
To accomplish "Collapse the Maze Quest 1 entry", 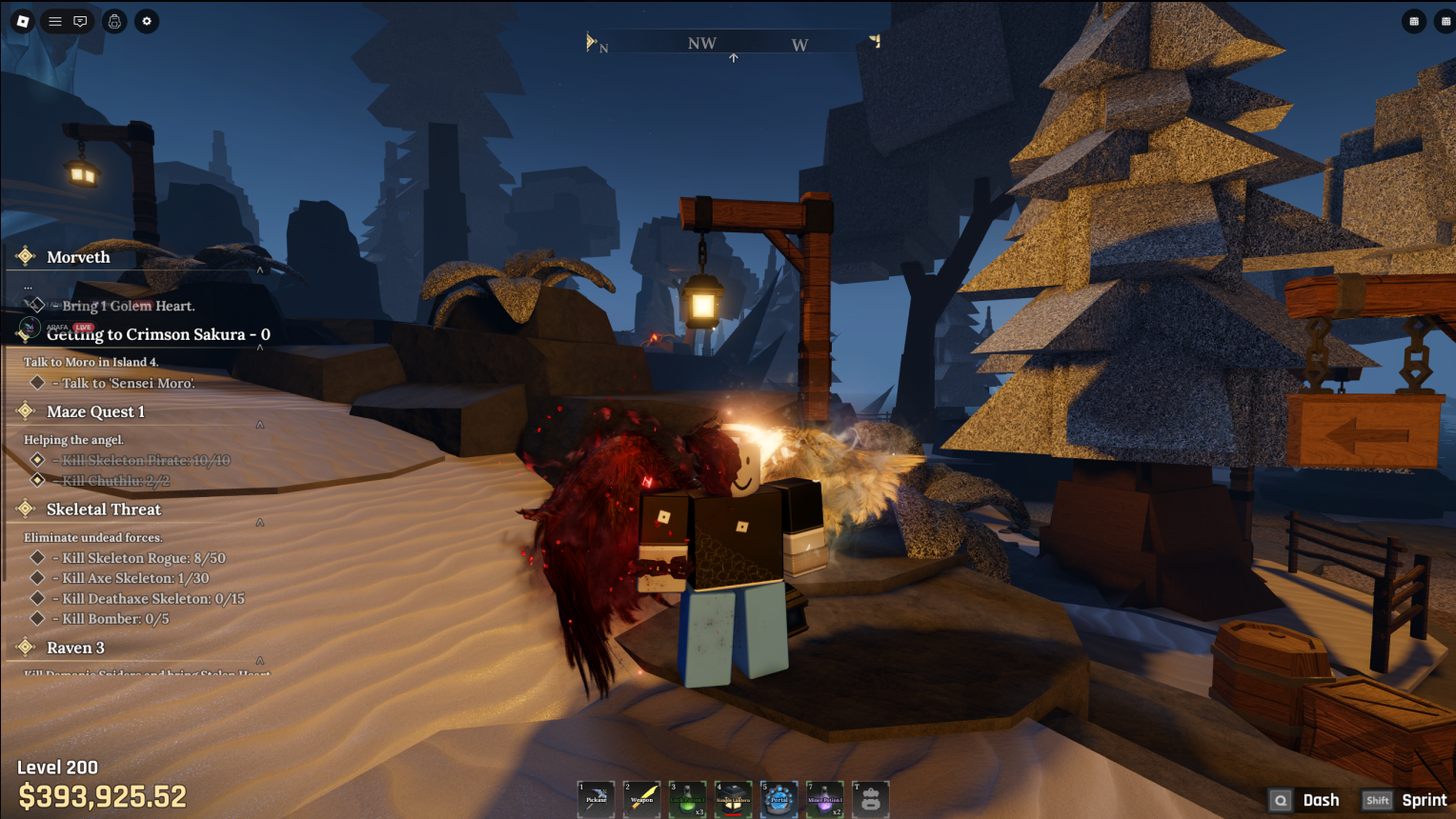I will tap(260, 425).
